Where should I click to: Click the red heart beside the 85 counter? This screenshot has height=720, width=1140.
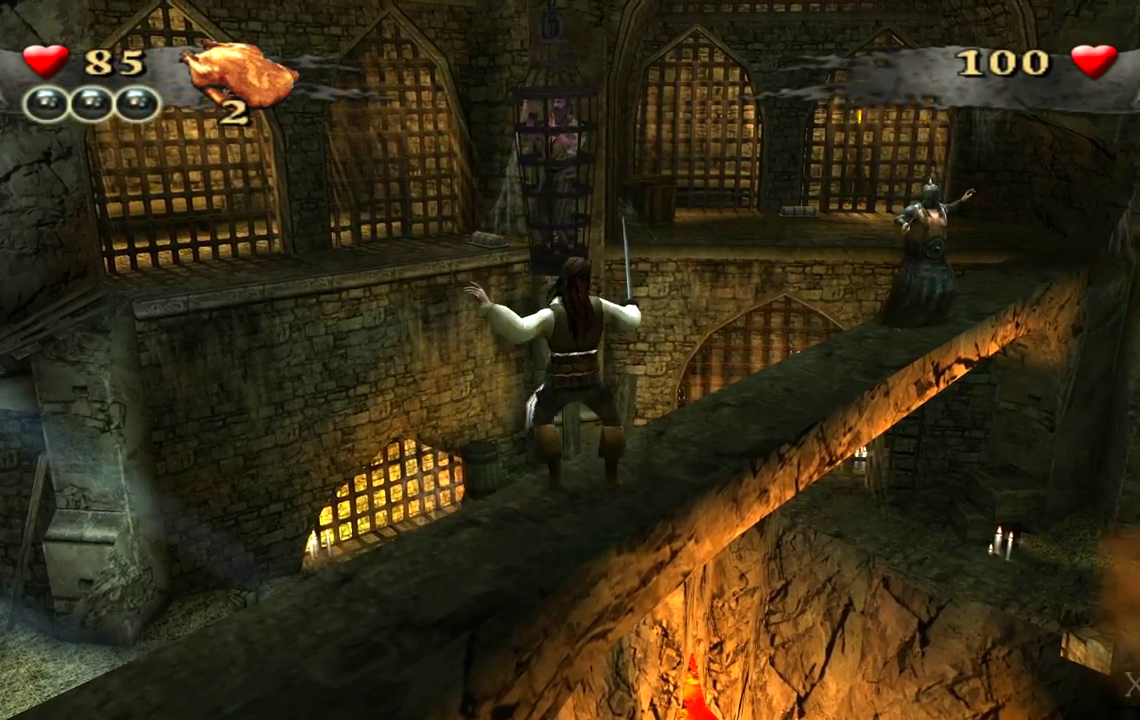click(46, 61)
